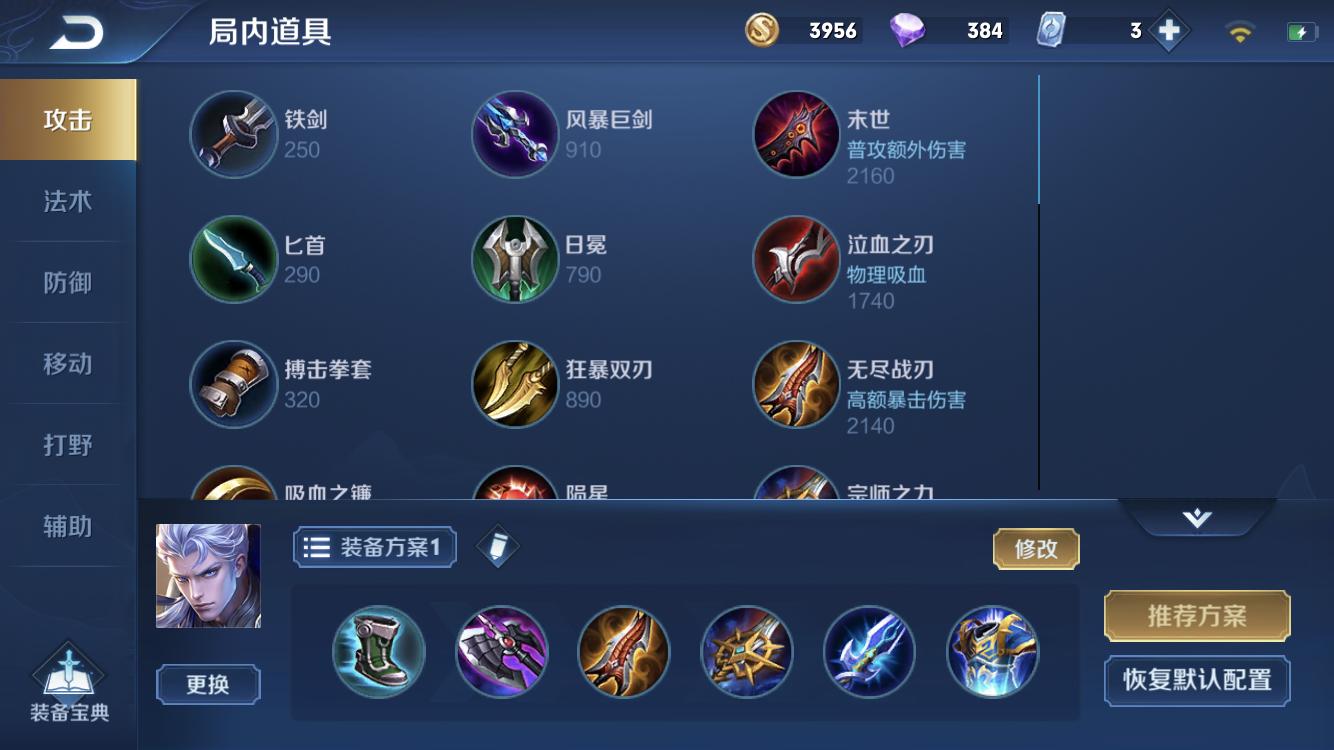Select the 无尽战刃 critical damage item
The width and height of the screenshot is (1334, 750).
[x=796, y=385]
